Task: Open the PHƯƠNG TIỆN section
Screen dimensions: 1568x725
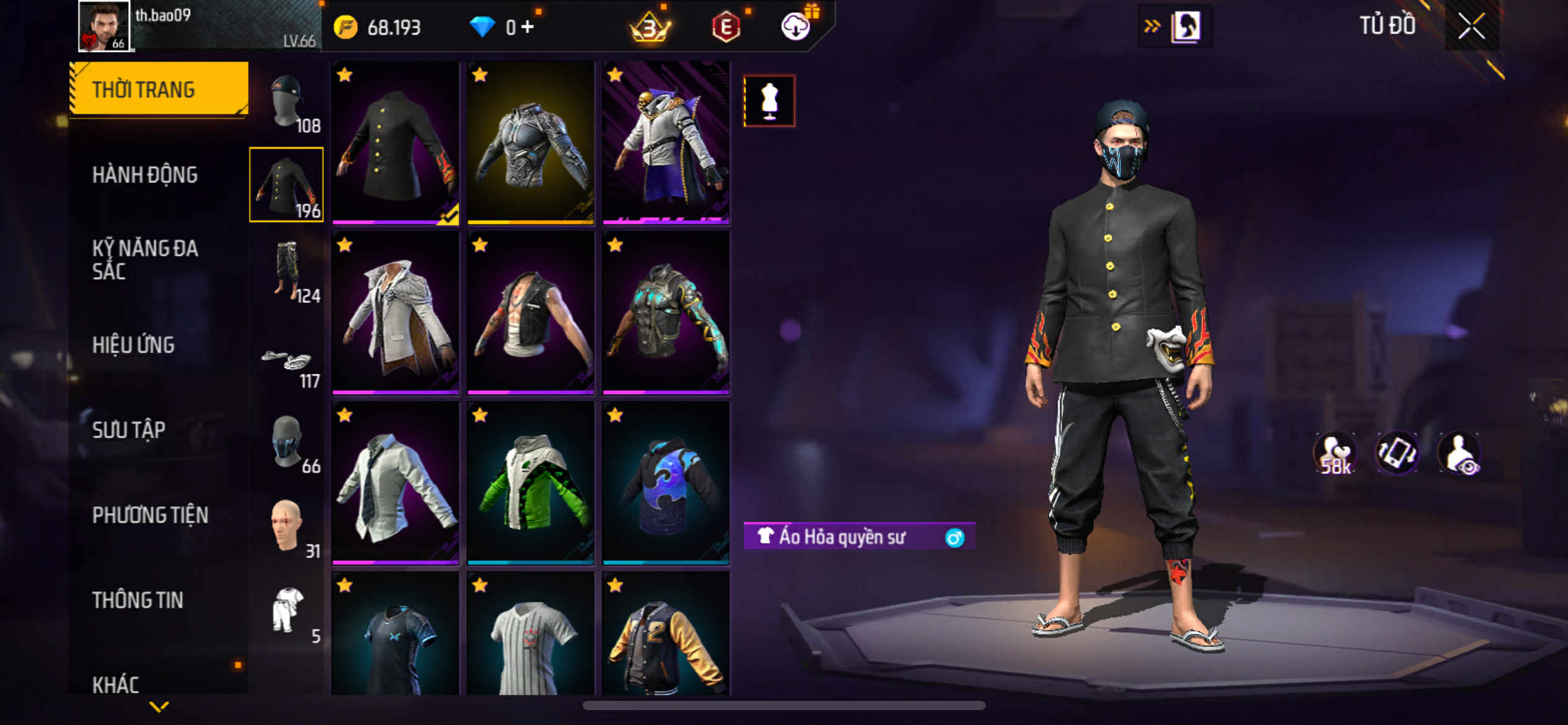Action: click(150, 514)
